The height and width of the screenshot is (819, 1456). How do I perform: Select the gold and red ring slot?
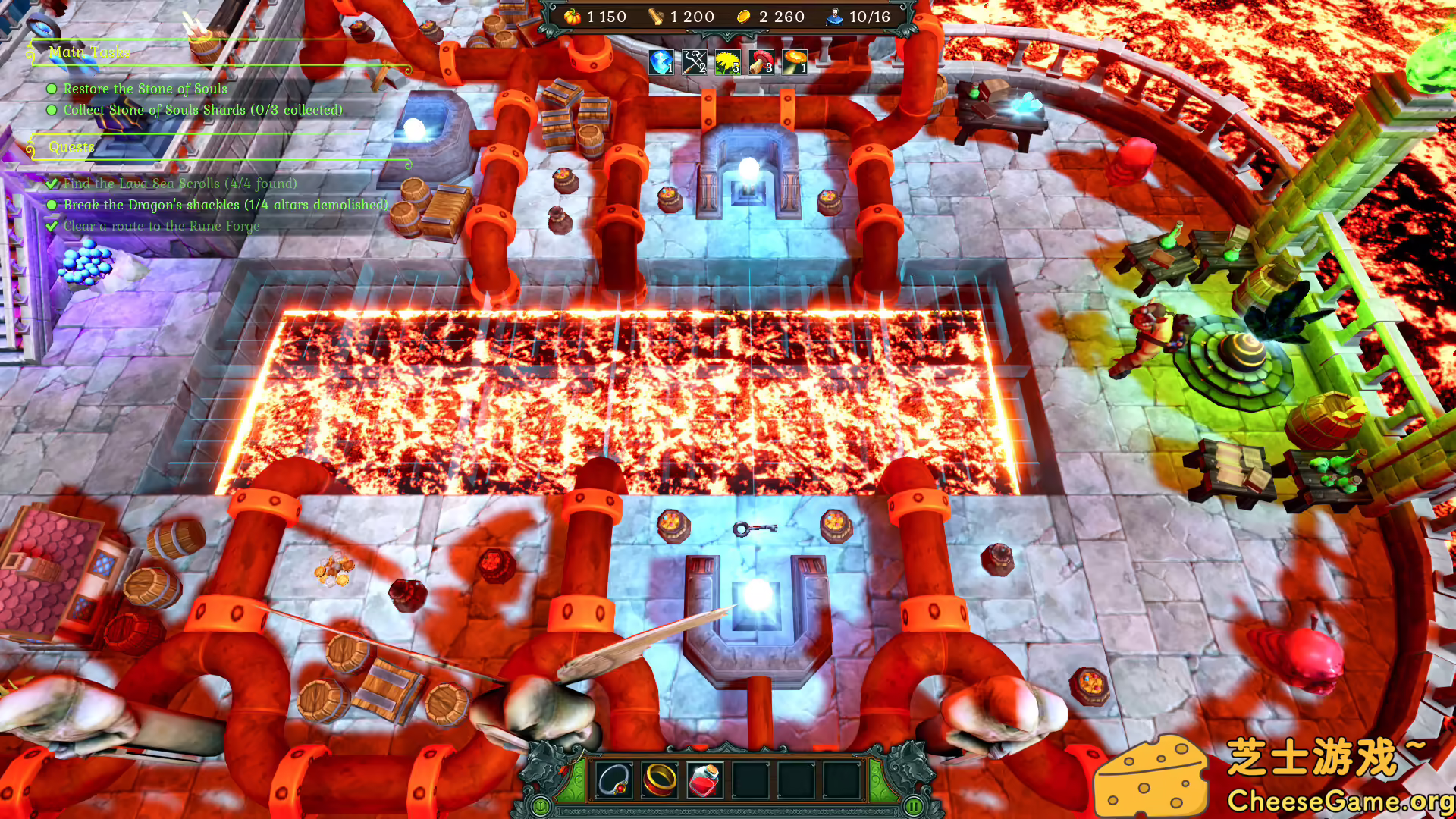660,780
